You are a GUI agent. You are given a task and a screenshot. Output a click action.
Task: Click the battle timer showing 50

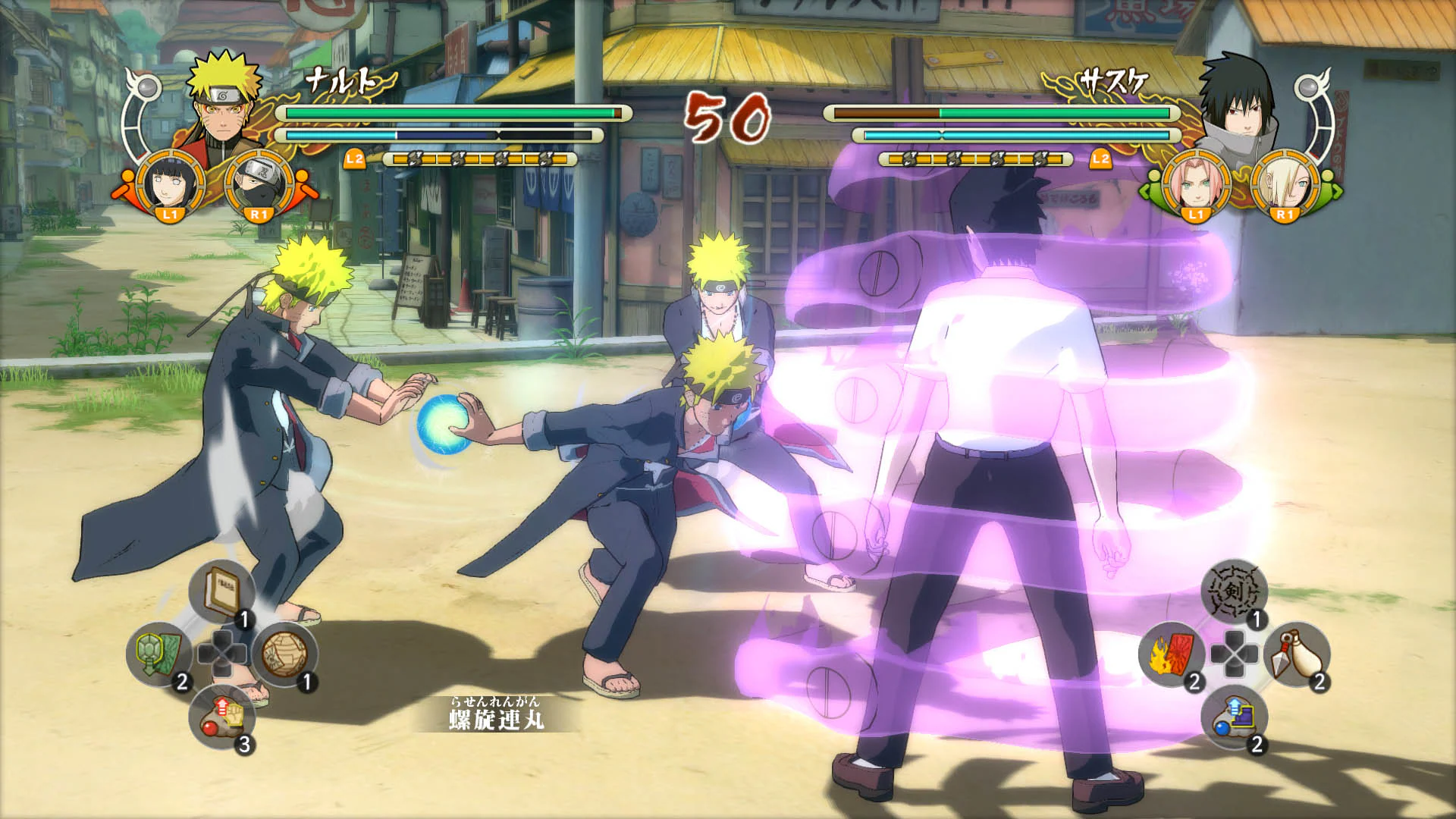(x=726, y=118)
